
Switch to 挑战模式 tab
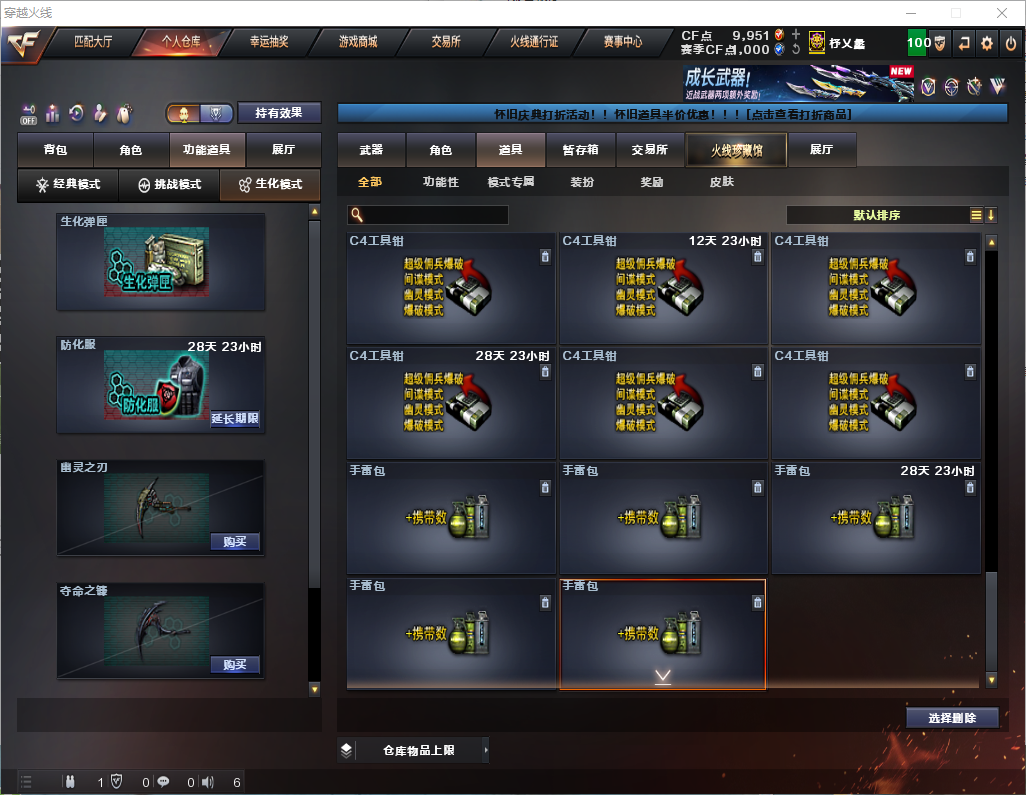(x=169, y=185)
